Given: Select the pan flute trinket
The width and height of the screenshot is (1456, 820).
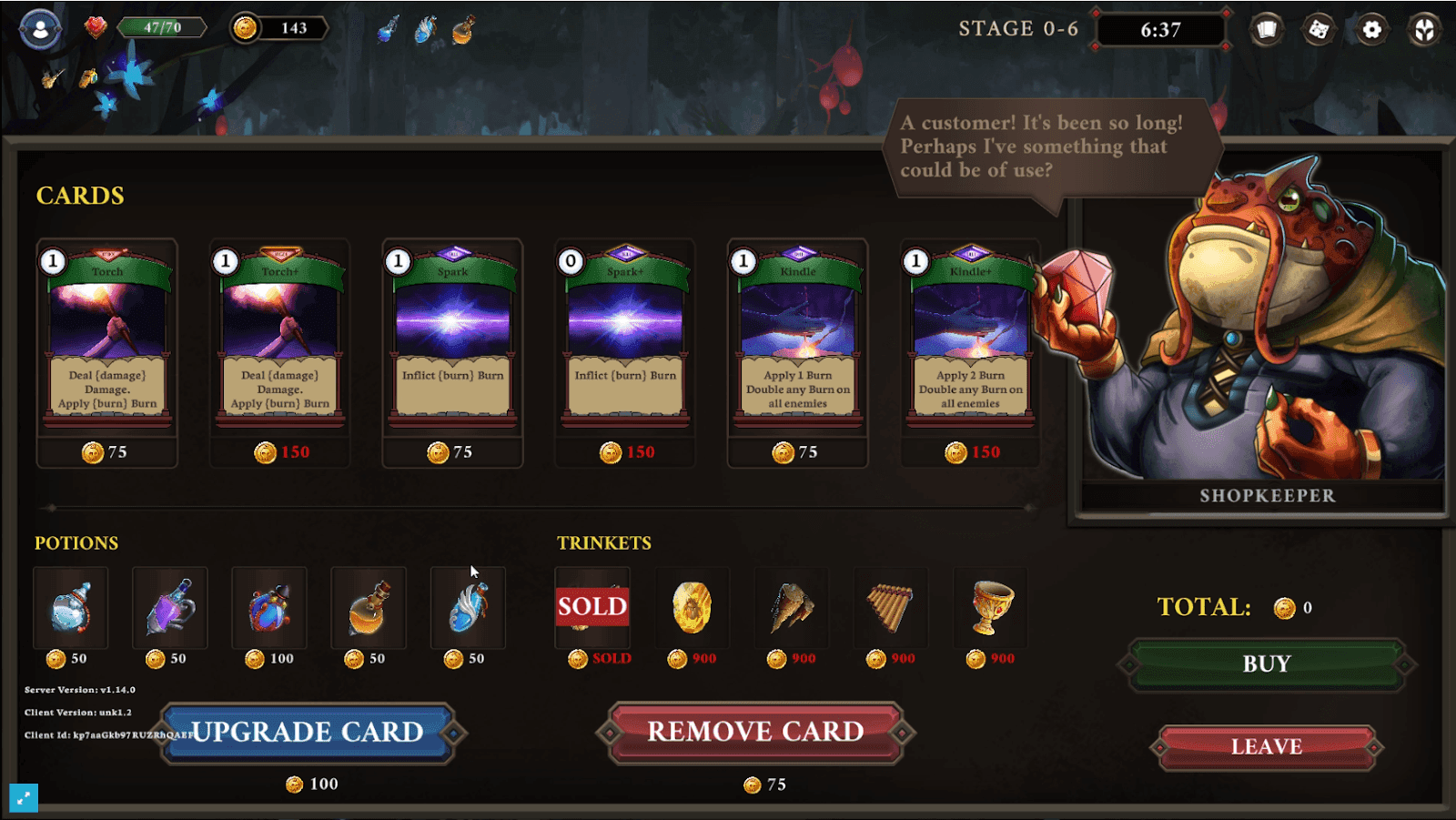Looking at the screenshot, I should [891, 608].
